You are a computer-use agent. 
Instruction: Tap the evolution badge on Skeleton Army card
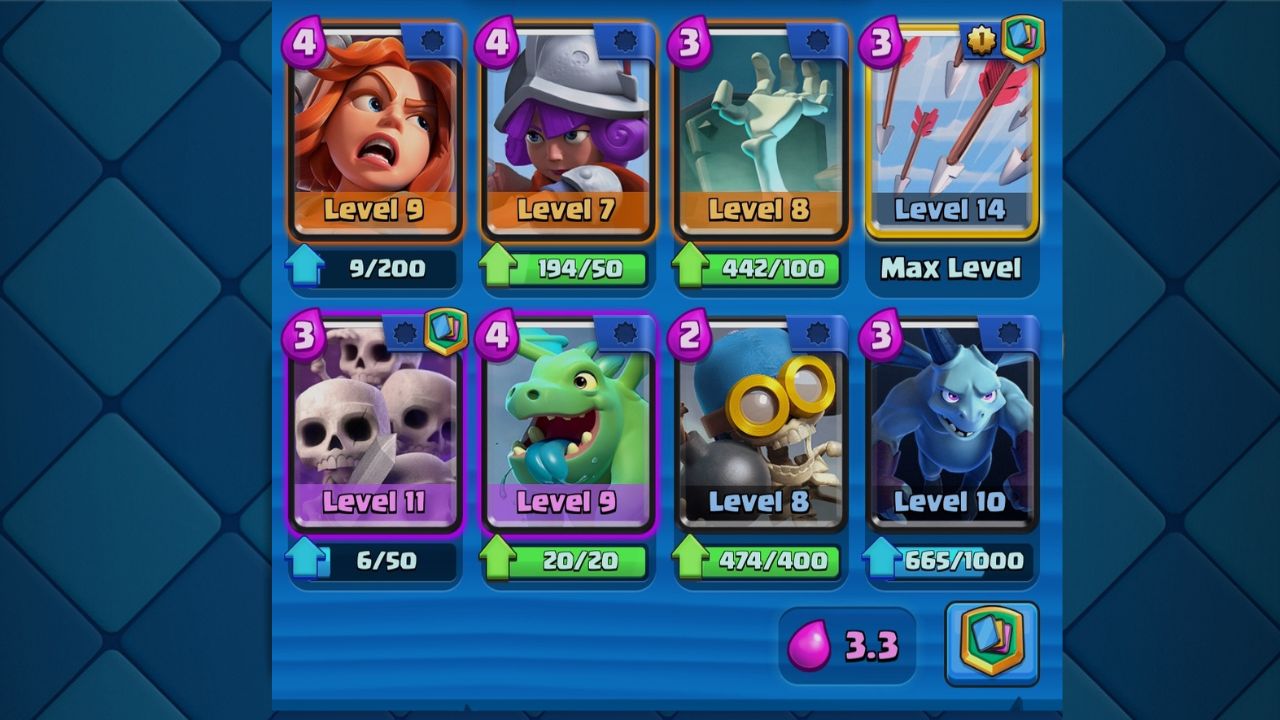(445, 330)
